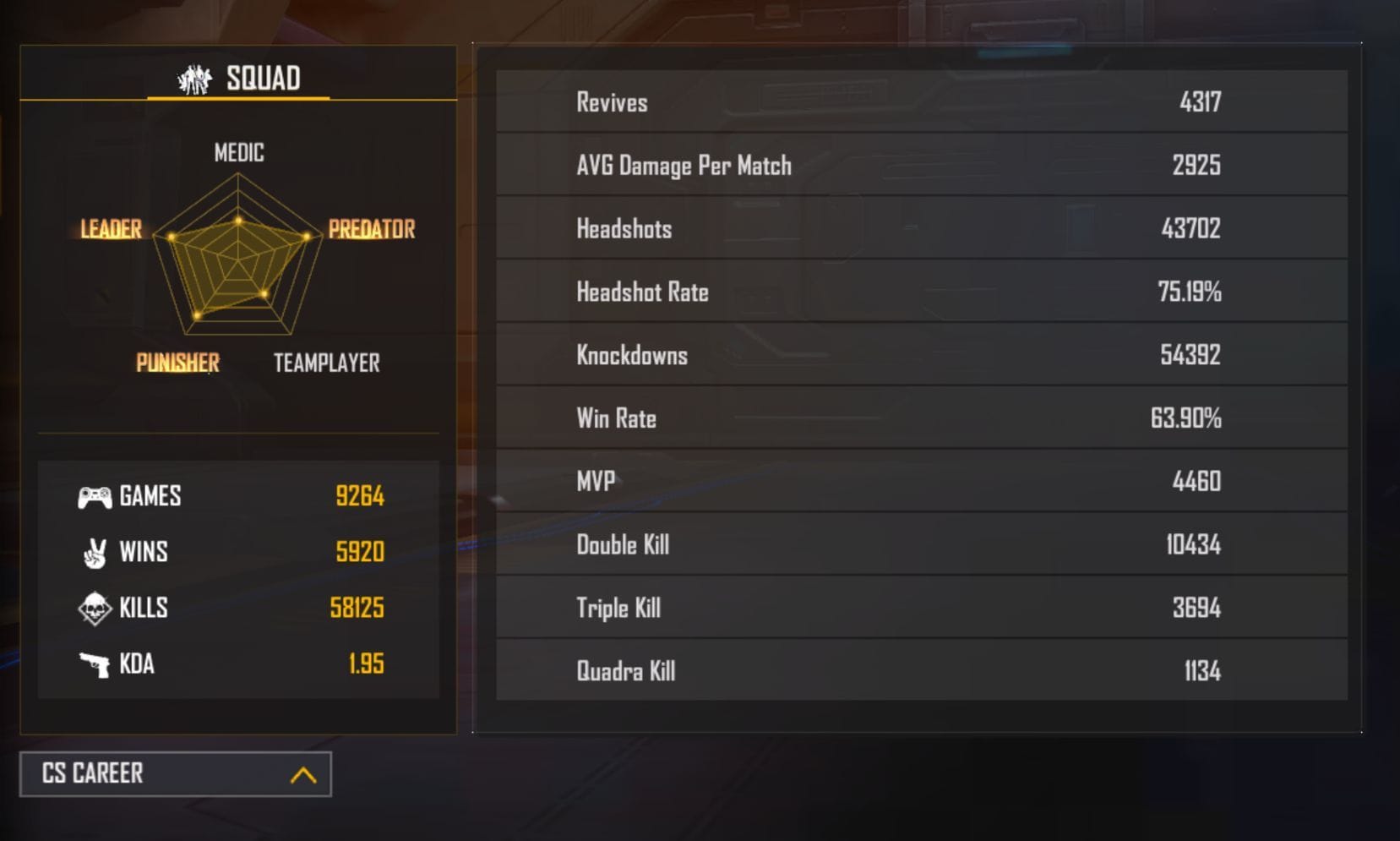Click the LEADER attribute label
The image size is (1400, 841).
point(110,229)
